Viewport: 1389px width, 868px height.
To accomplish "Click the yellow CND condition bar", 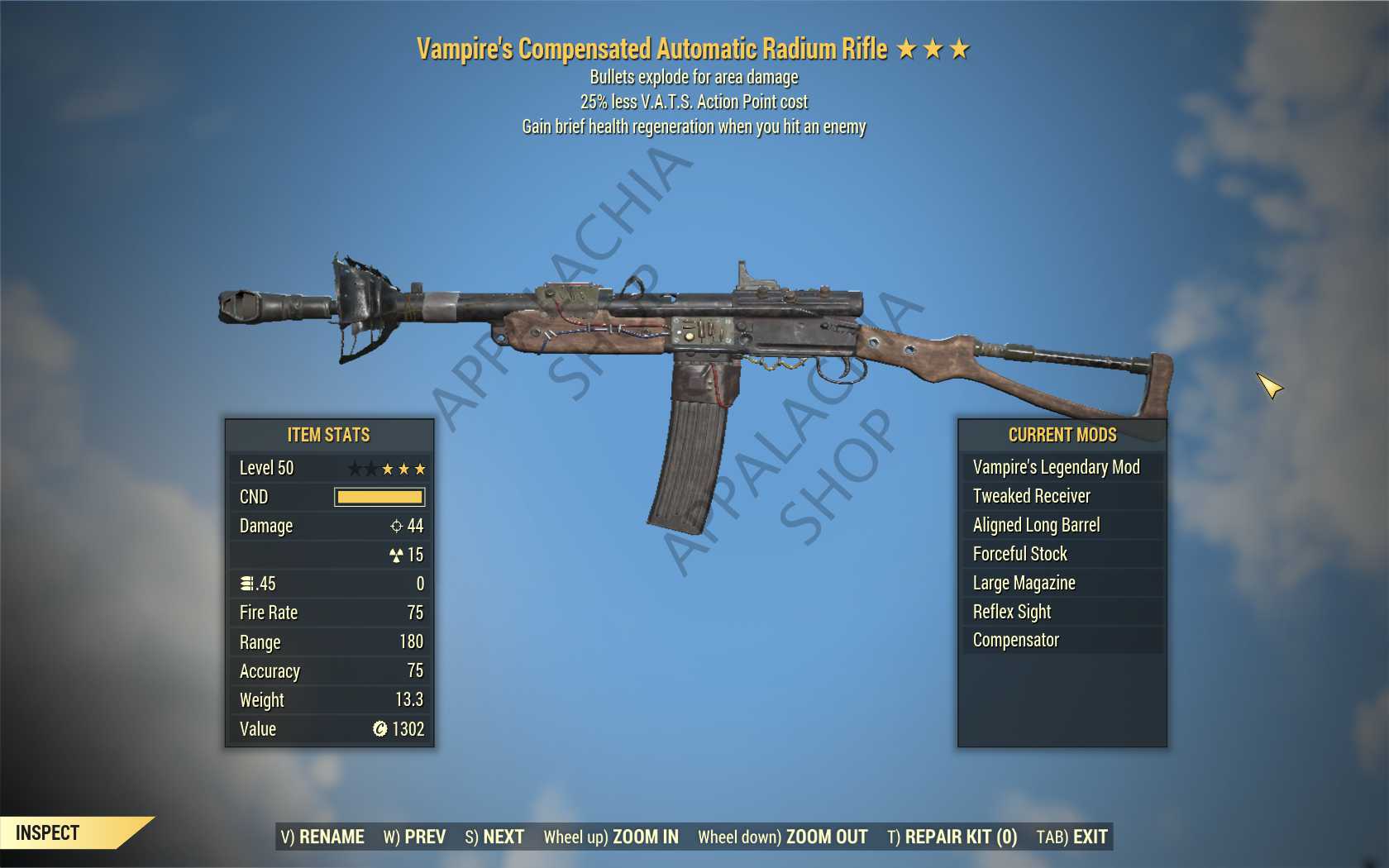I will (x=379, y=497).
